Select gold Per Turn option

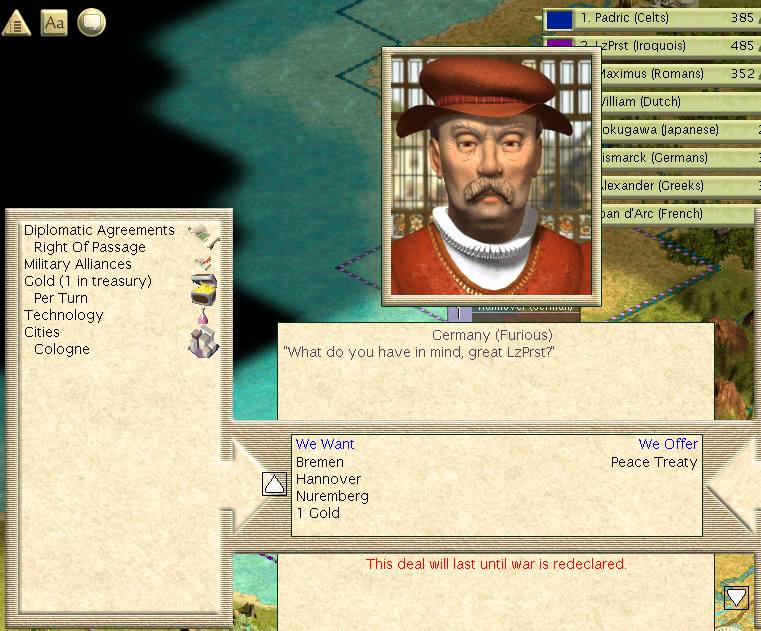[x=61, y=298]
